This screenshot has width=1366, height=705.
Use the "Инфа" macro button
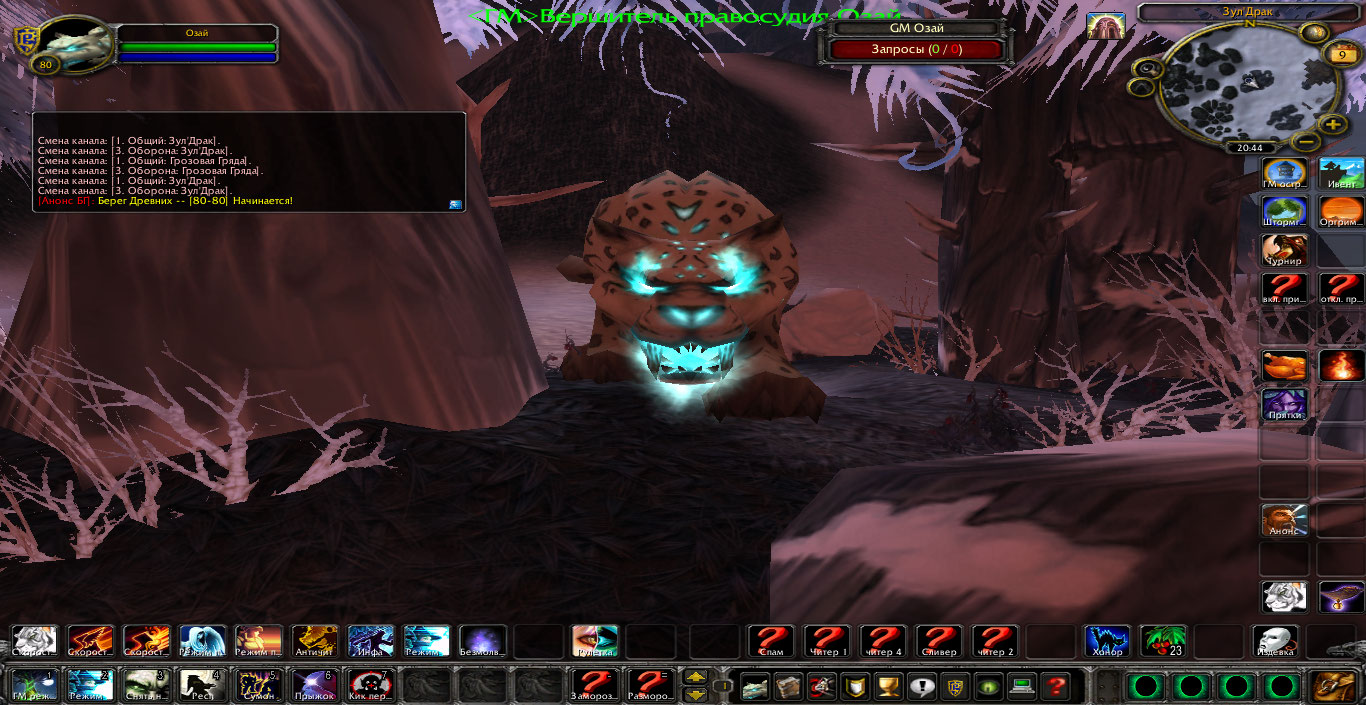(x=370, y=641)
